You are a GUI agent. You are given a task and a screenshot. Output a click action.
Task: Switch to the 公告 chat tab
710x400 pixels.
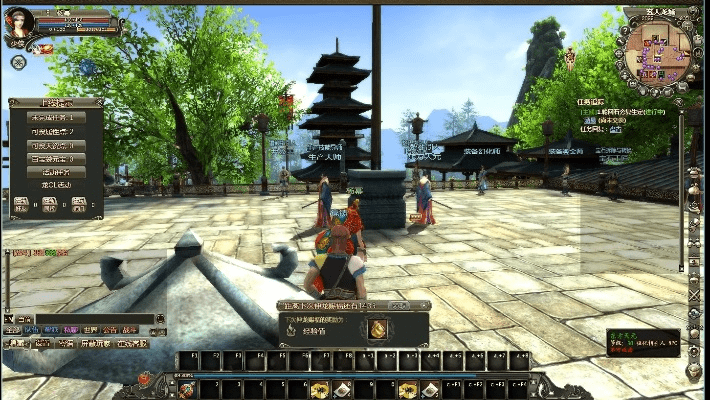(x=110, y=329)
